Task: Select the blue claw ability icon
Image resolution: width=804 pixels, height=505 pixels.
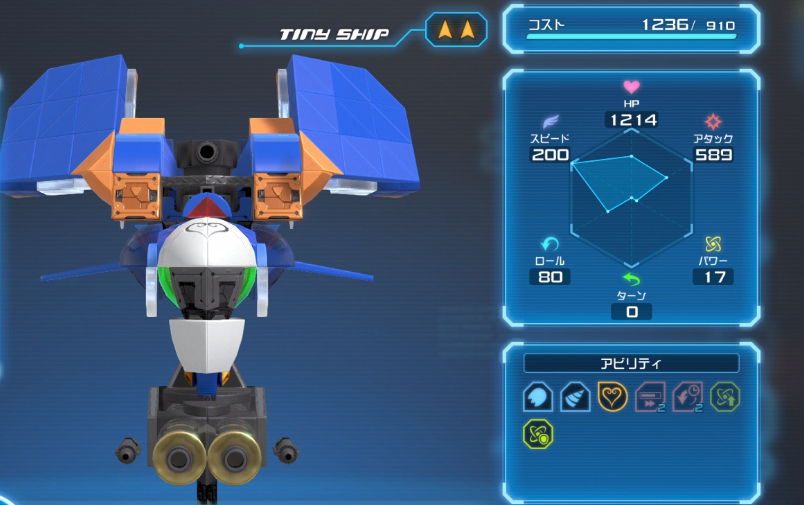Action: coord(538,397)
